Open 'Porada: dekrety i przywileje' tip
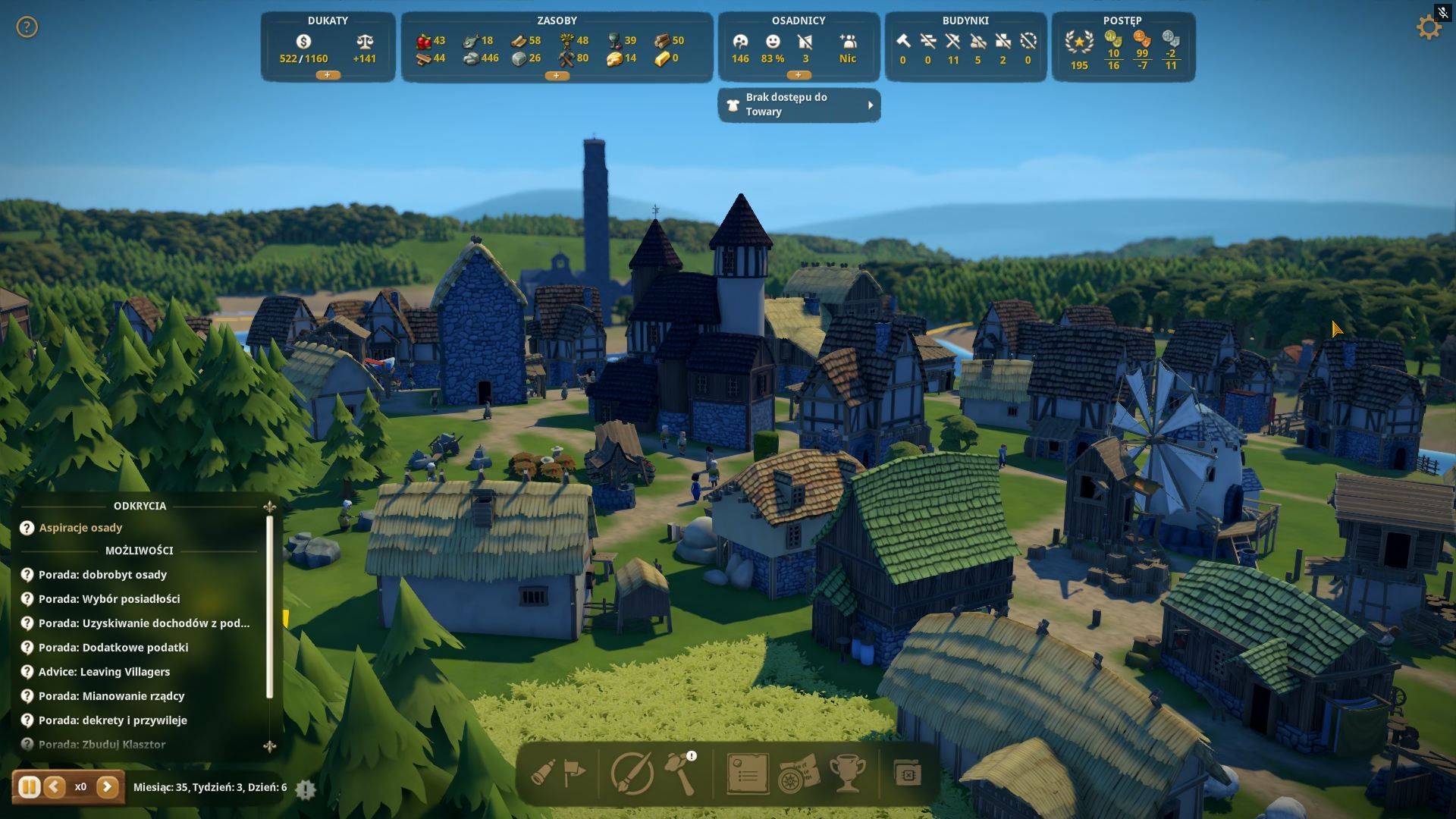1456x819 pixels. (x=112, y=720)
